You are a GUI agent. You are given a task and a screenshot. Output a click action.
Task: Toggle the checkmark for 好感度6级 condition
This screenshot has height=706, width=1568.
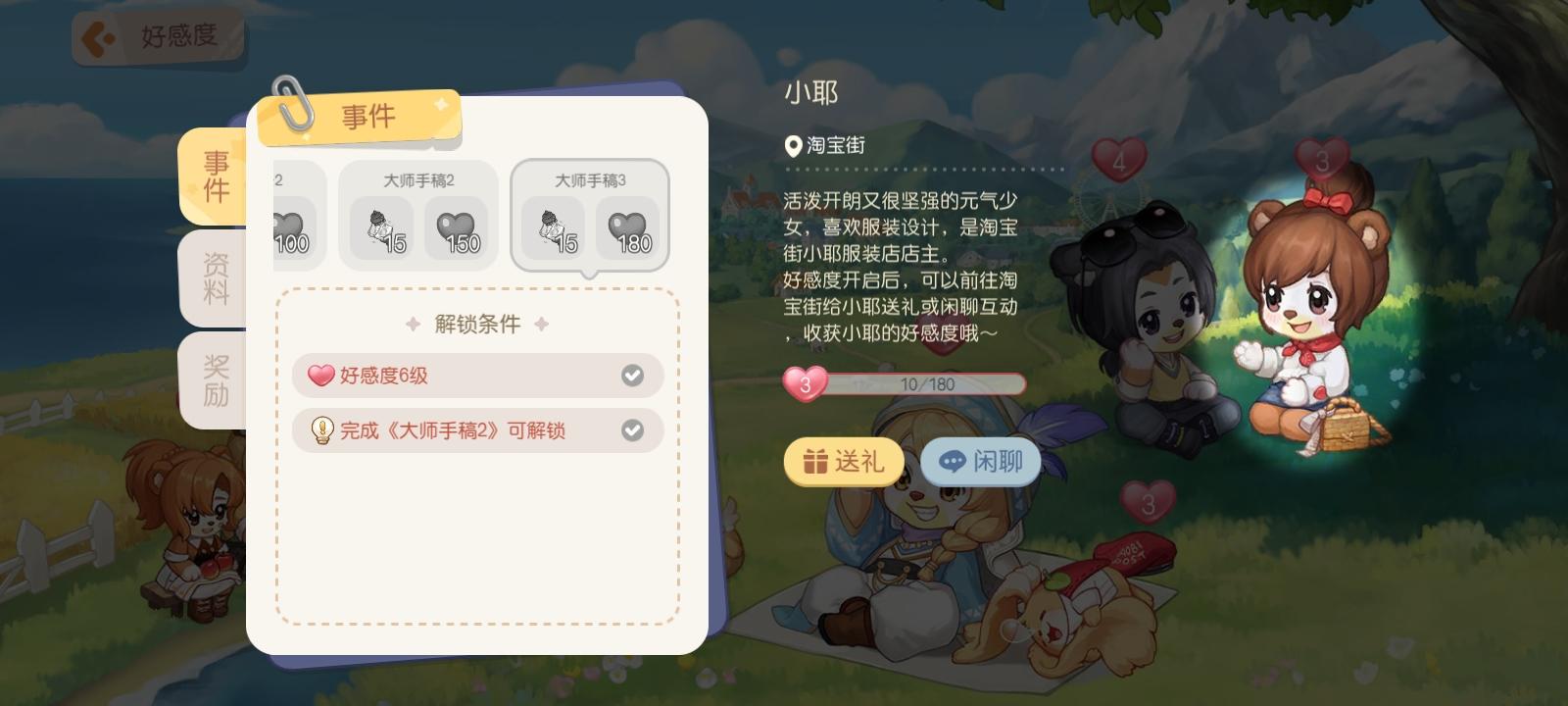[634, 375]
